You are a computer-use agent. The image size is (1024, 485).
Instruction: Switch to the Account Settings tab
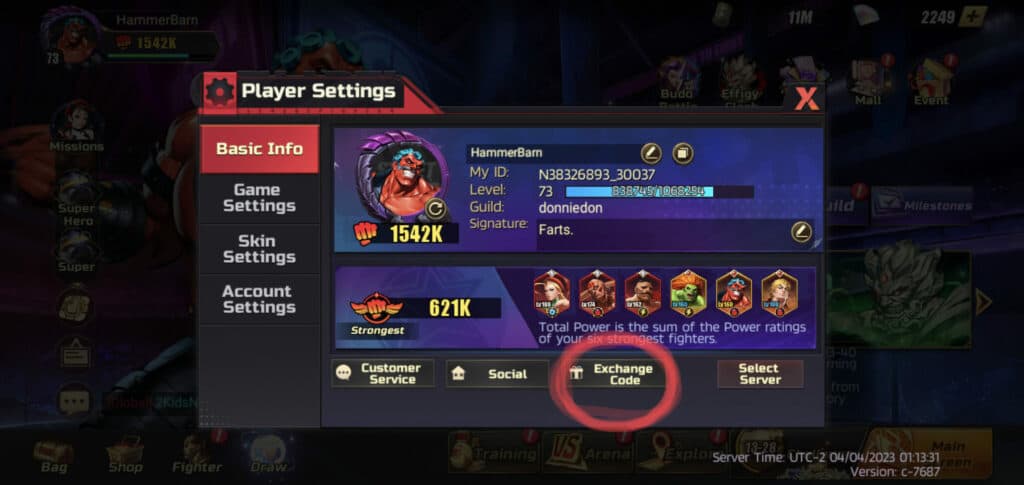pos(259,299)
